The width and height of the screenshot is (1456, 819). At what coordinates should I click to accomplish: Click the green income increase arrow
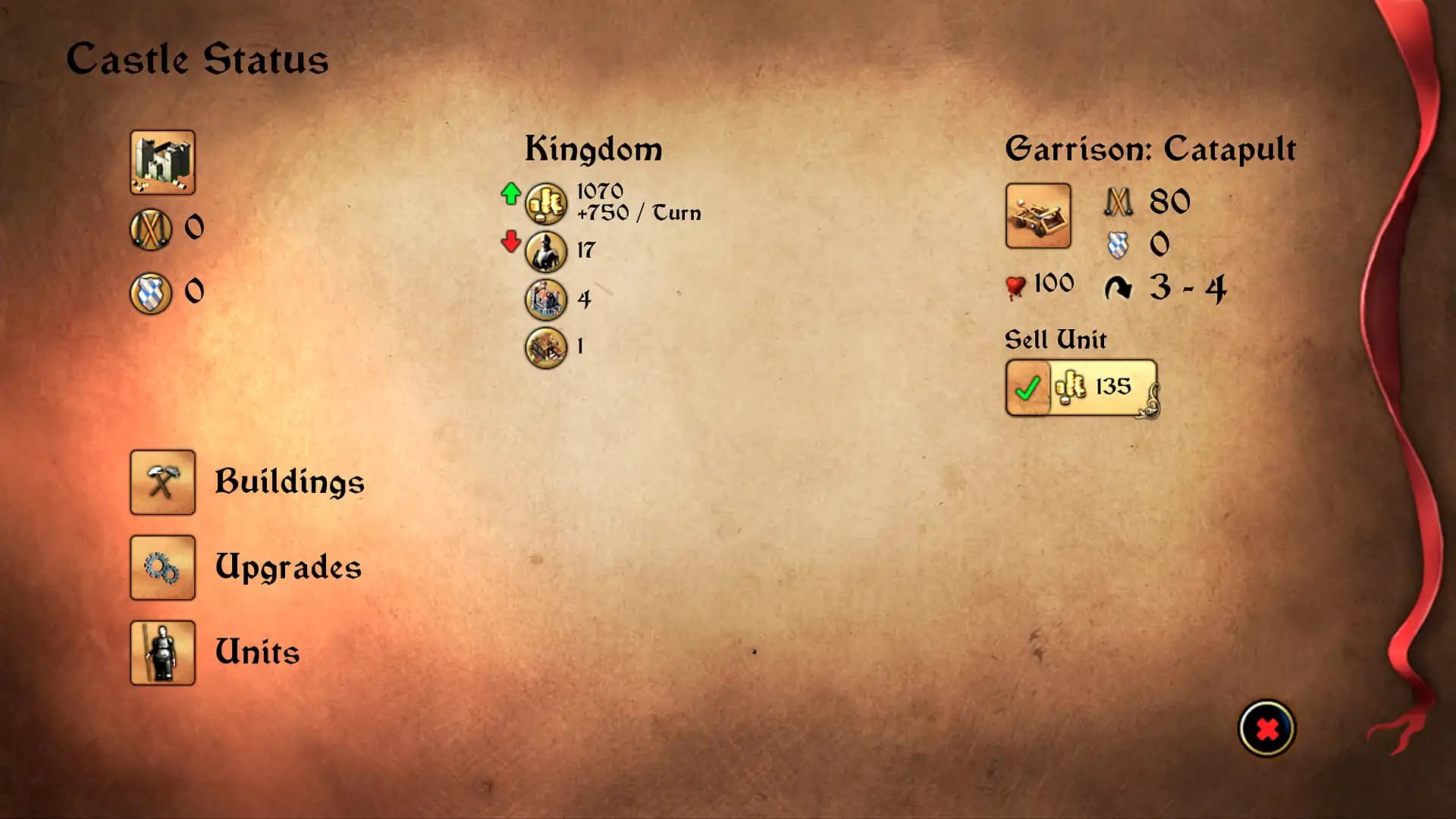coord(512,196)
